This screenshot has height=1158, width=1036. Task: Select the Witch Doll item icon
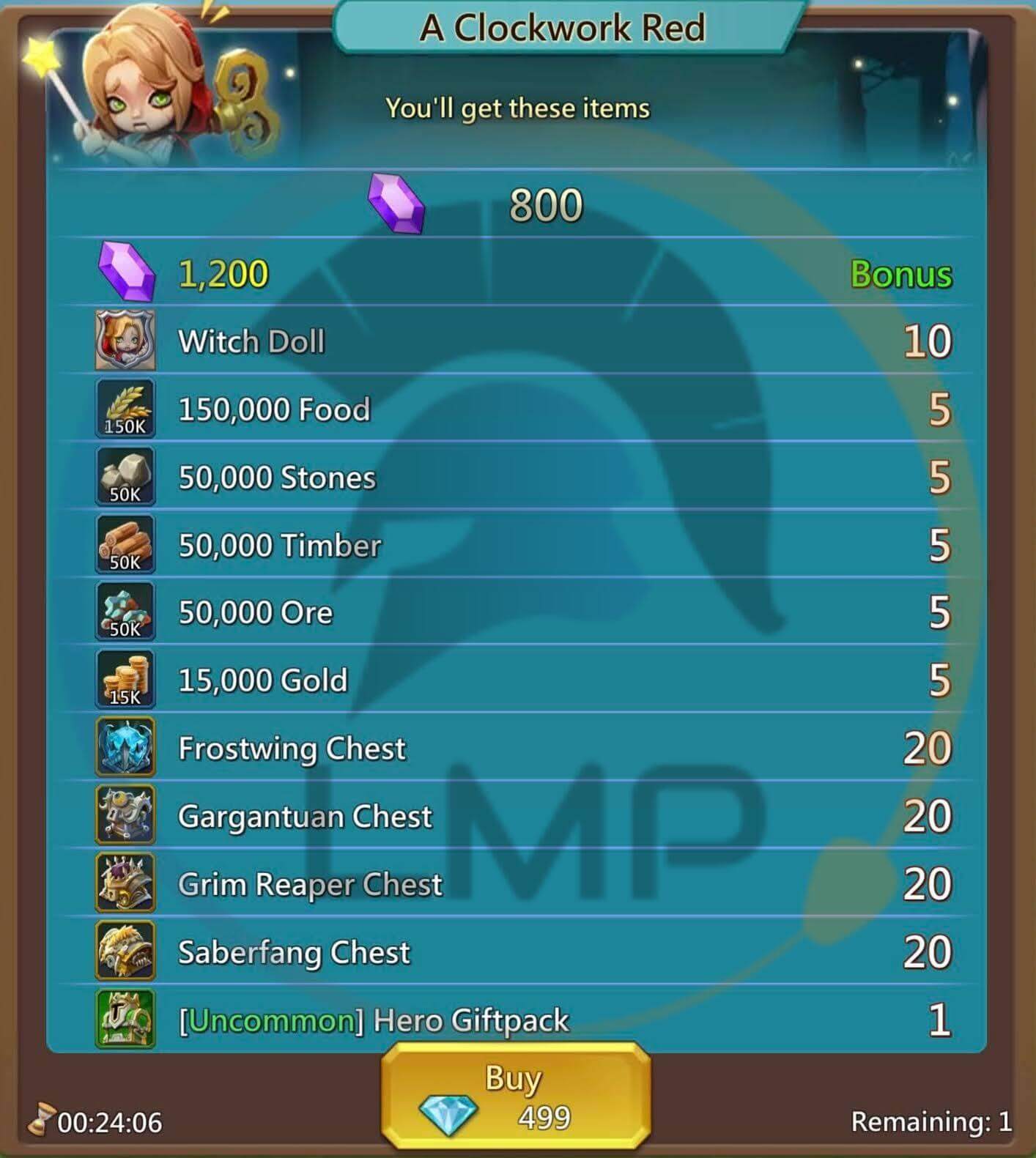(125, 341)
